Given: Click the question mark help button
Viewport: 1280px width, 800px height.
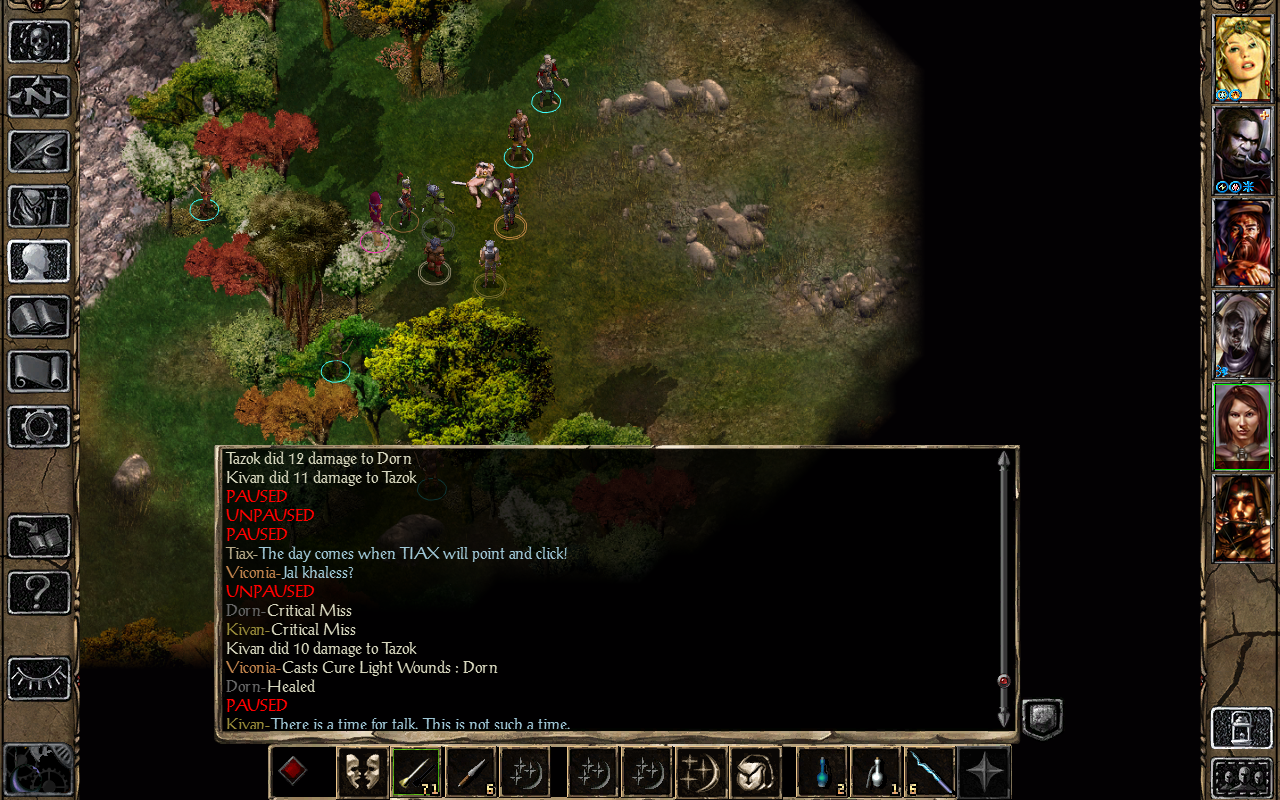Looking at the screenshot, I should 39,592.
